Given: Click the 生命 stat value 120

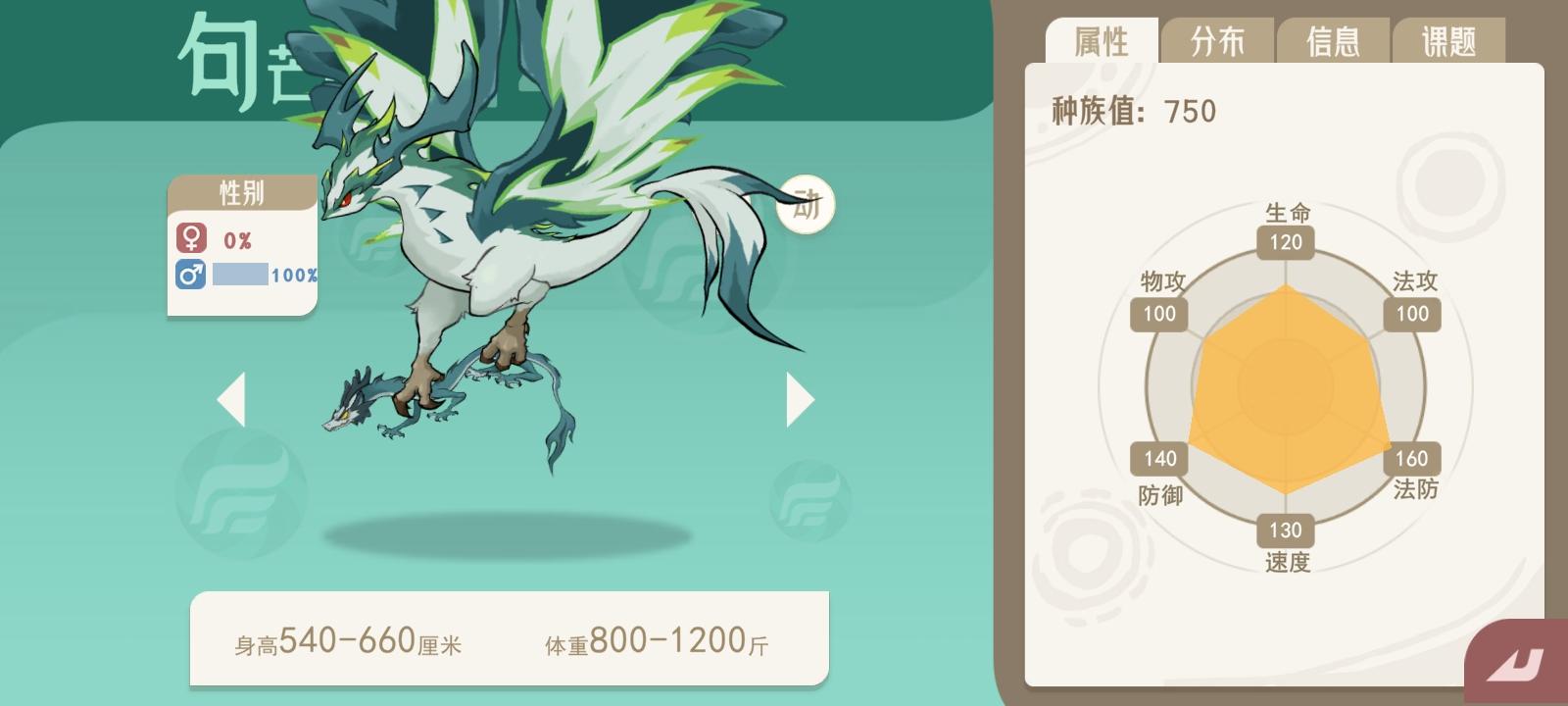Looking at the screenshot, I should (x=1285, y=242).
